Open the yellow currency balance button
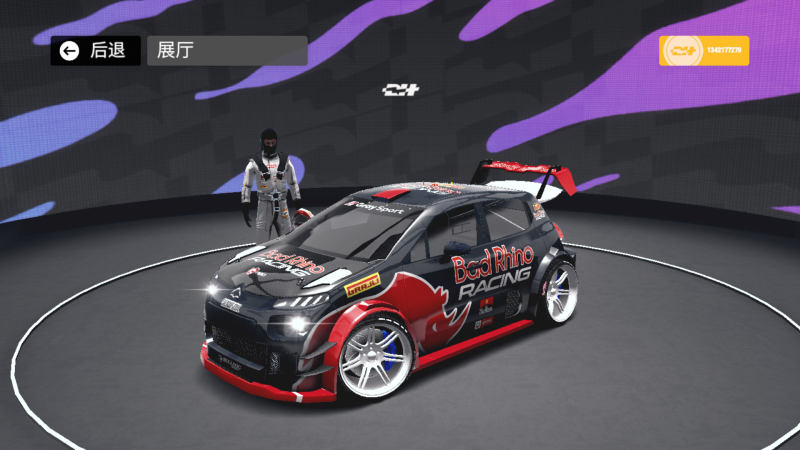Viewport: 800px width, 450px height. click(x=703, y=51)
